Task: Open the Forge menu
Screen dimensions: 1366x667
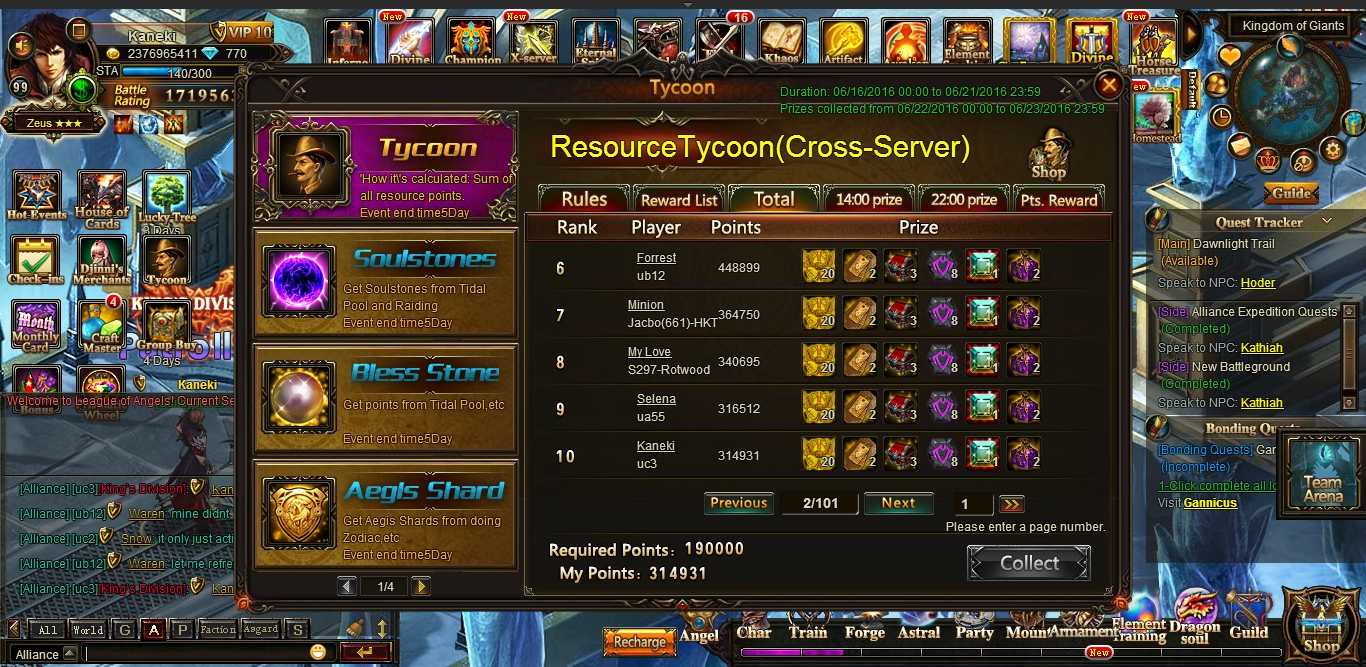Action: [x=864, y=632]
